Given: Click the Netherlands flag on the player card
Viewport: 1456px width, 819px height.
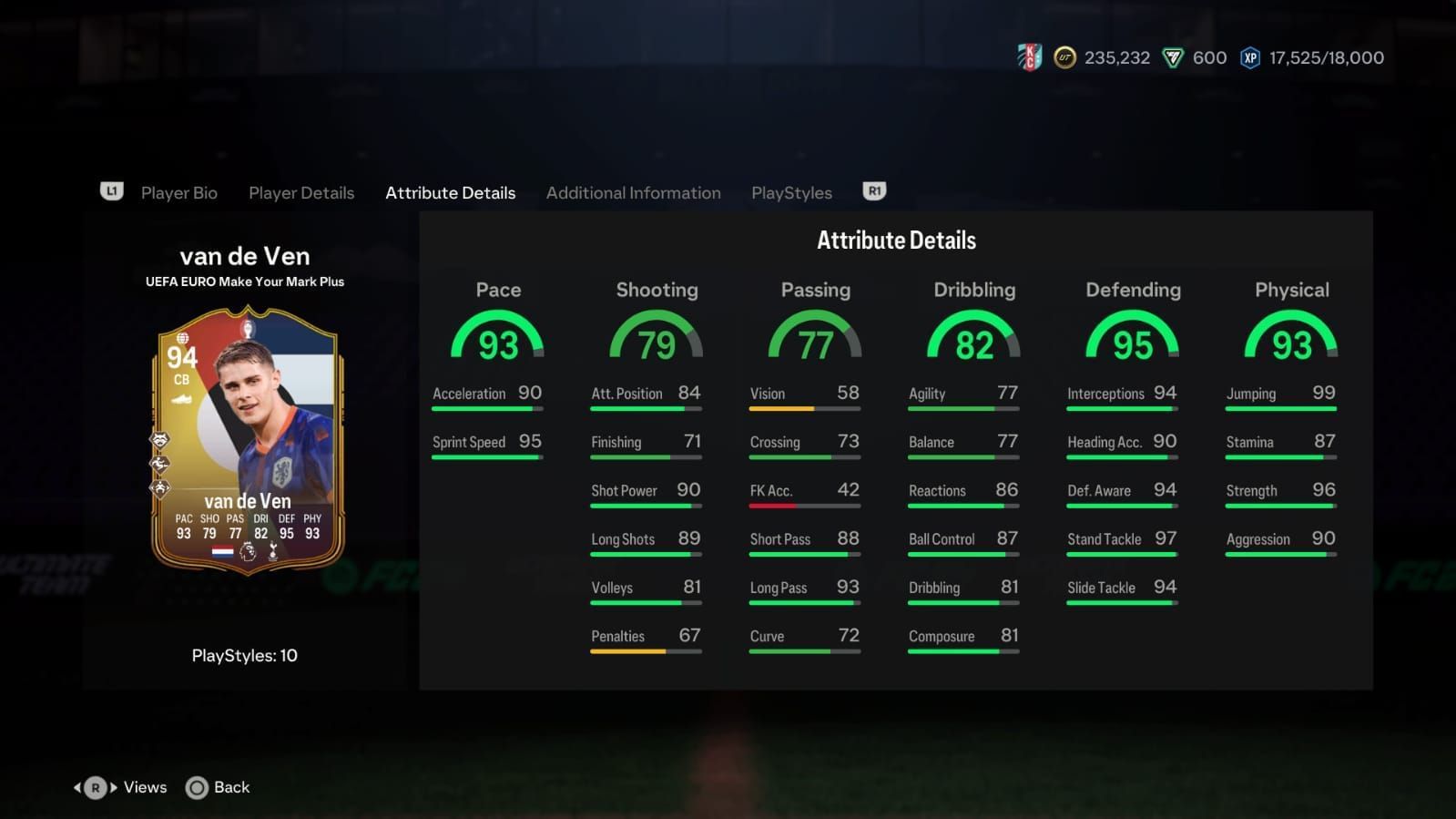Looking at the screenshot, I should pos(221,552).
